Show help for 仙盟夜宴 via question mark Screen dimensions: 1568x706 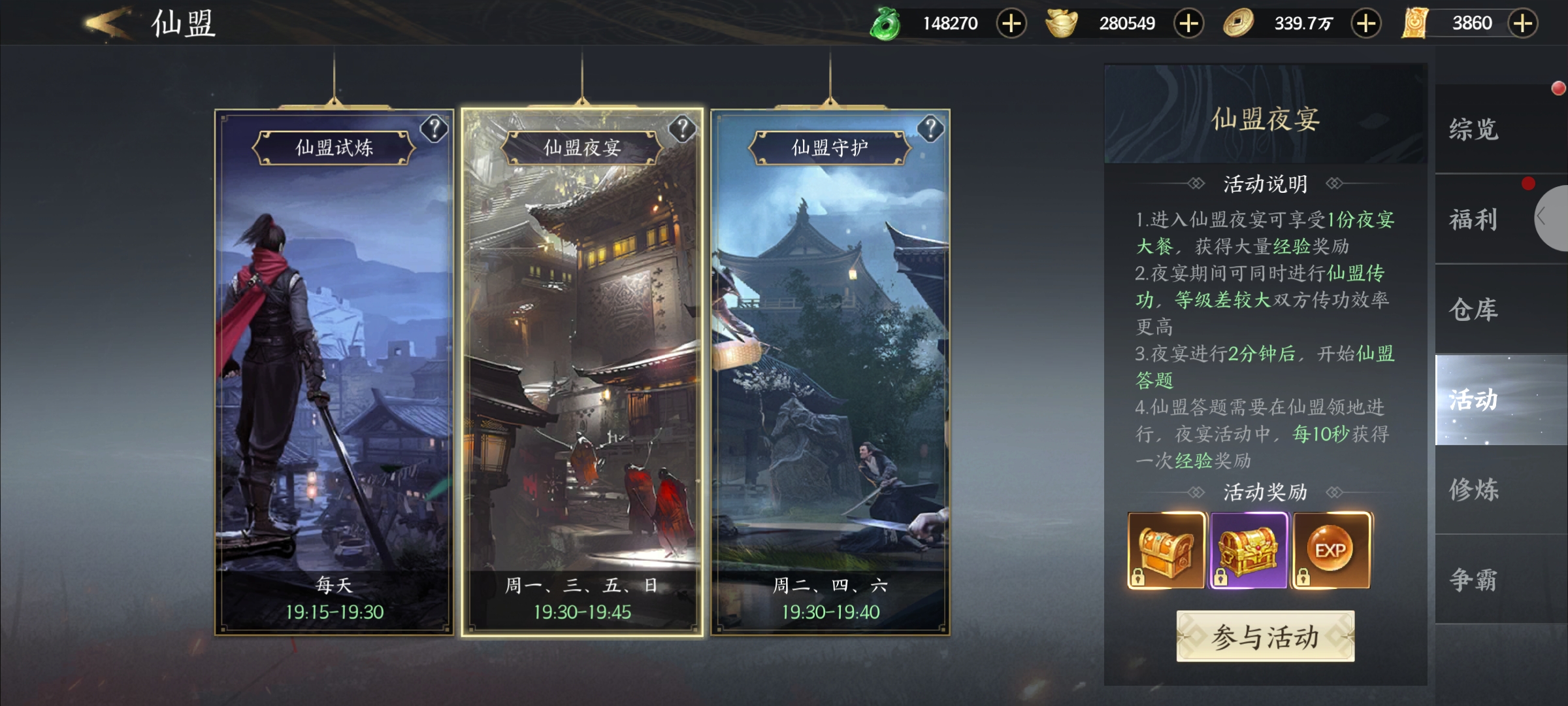[x=682, y=129]
